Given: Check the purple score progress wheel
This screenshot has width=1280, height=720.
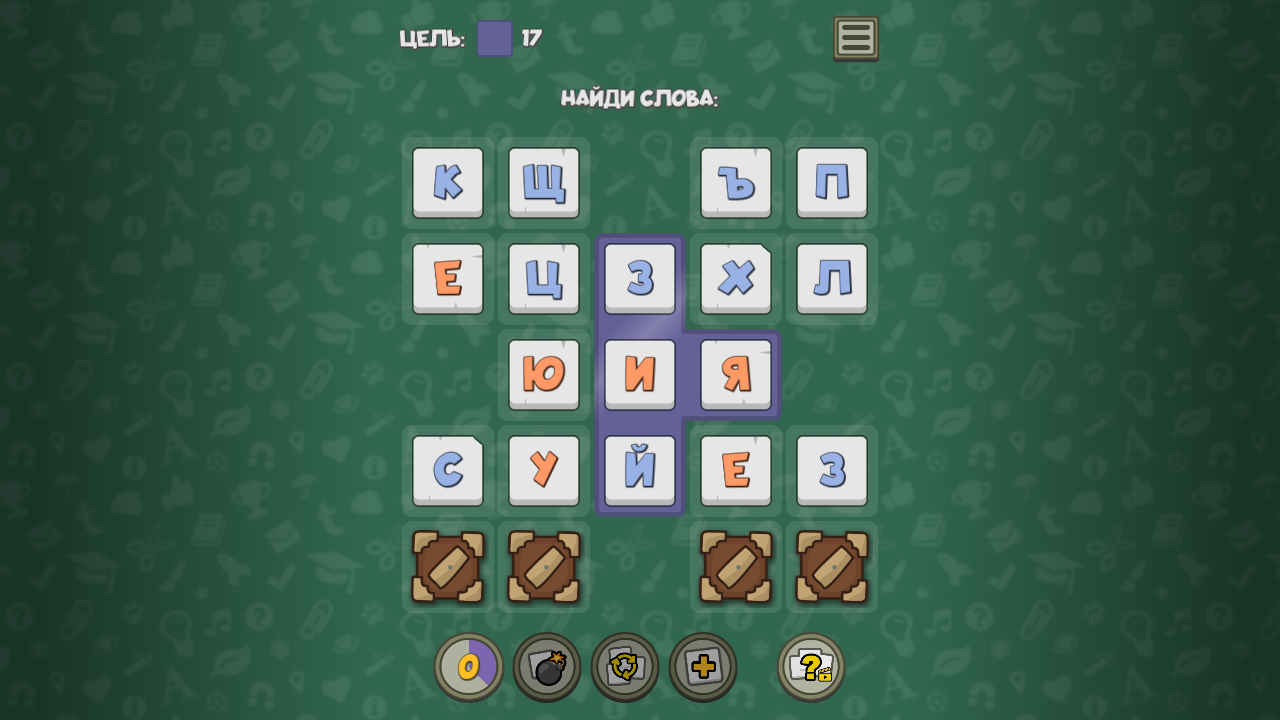Looking at the screenshot, I should (x=468, y=666).
